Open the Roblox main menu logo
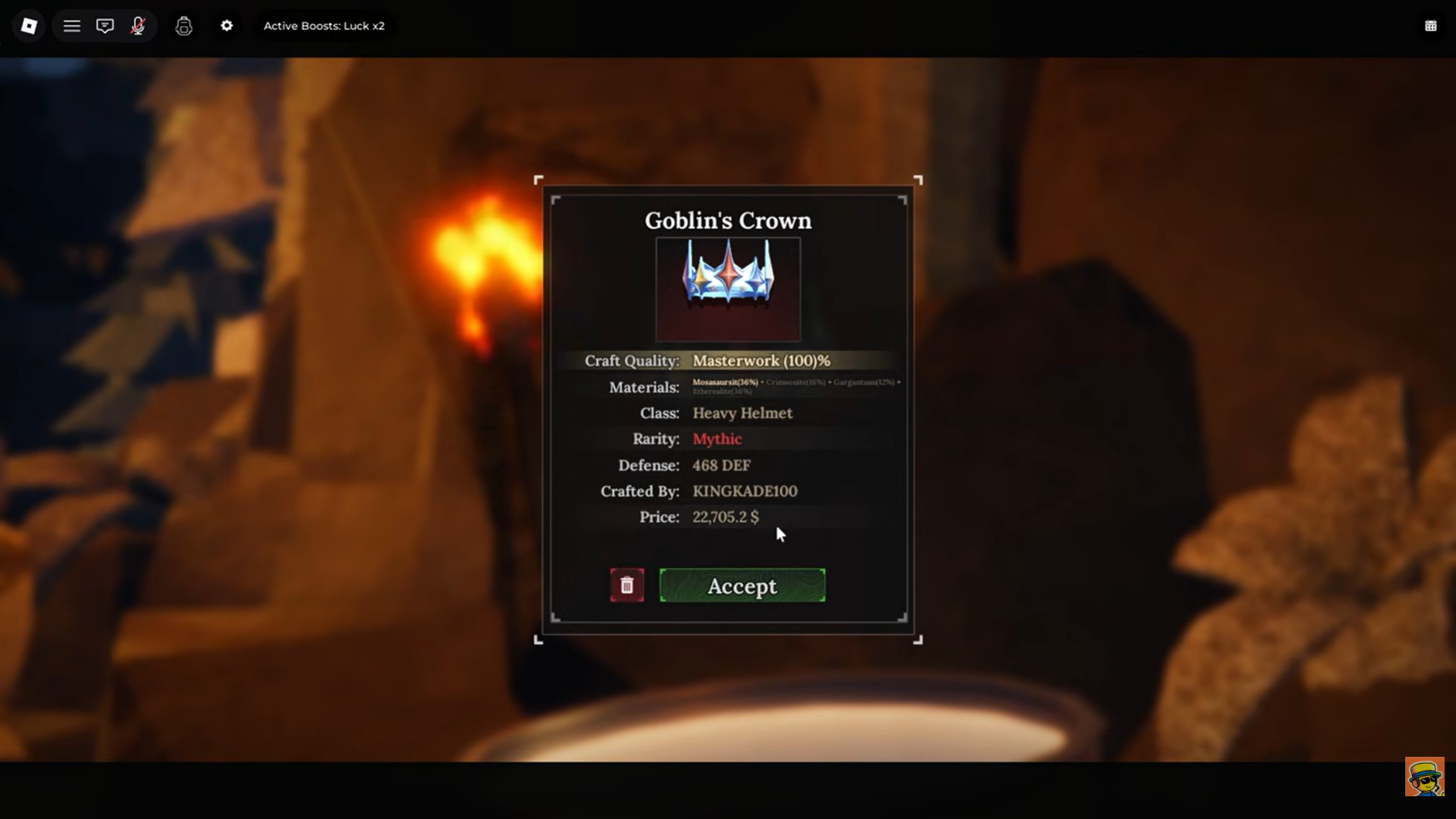The image size is (1456, 819). [29, 26]
